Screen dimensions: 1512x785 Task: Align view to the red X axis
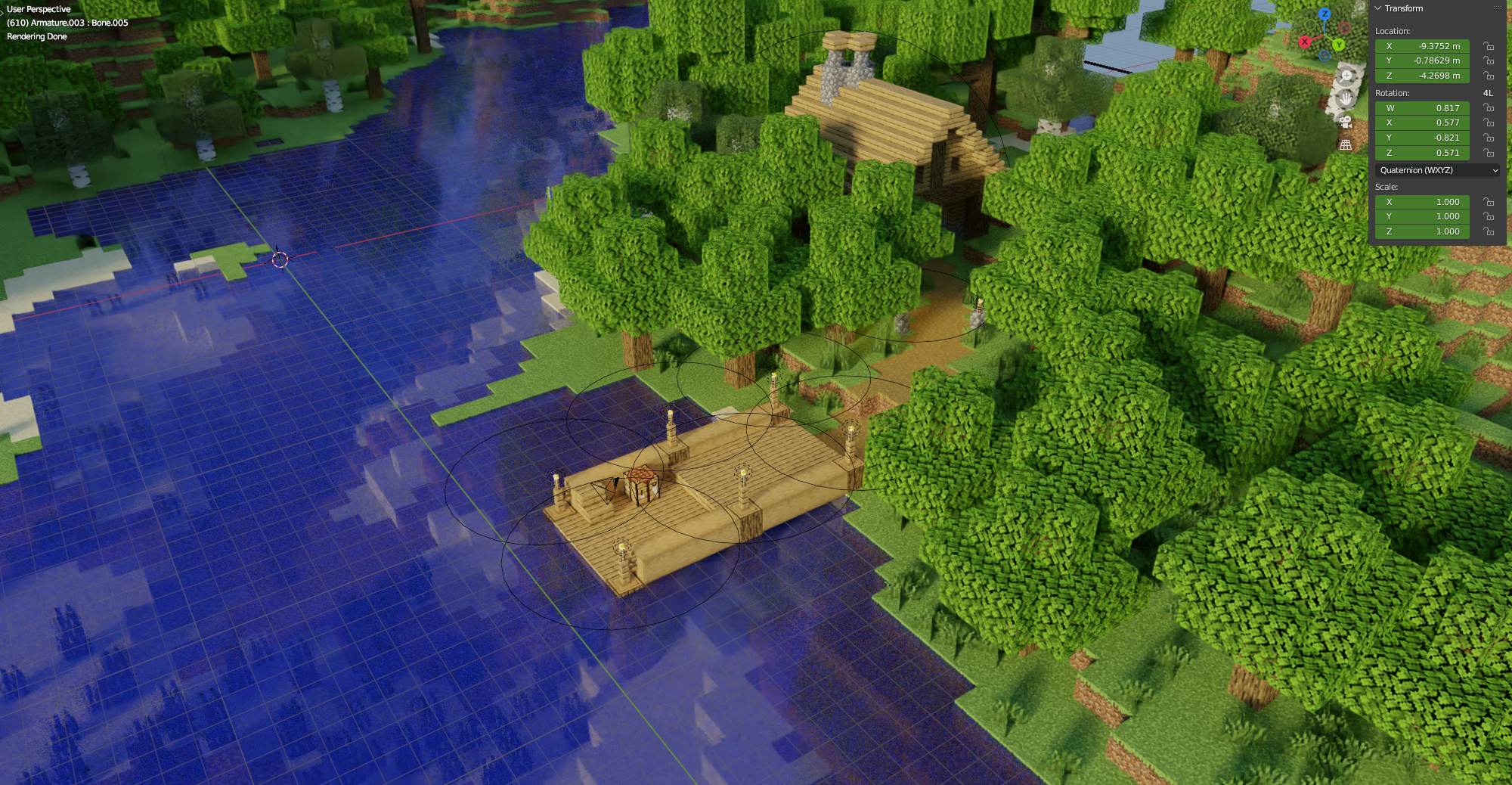click(1305, 42)
